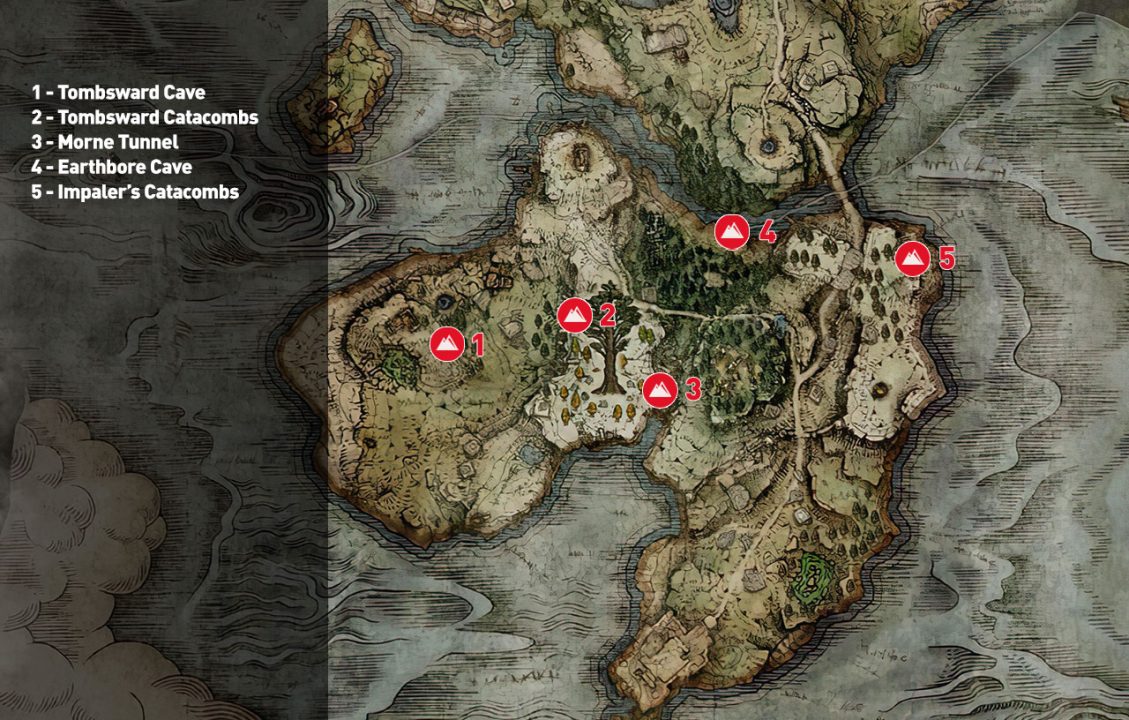Select the Tombsward Catacombs marker numbered 2

[575, 315]
